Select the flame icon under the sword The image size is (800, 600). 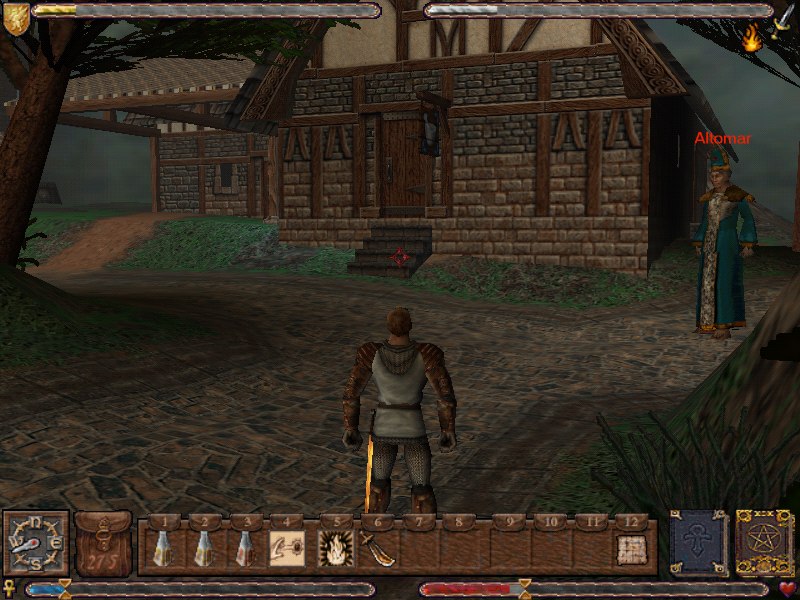tap(752, 38)
